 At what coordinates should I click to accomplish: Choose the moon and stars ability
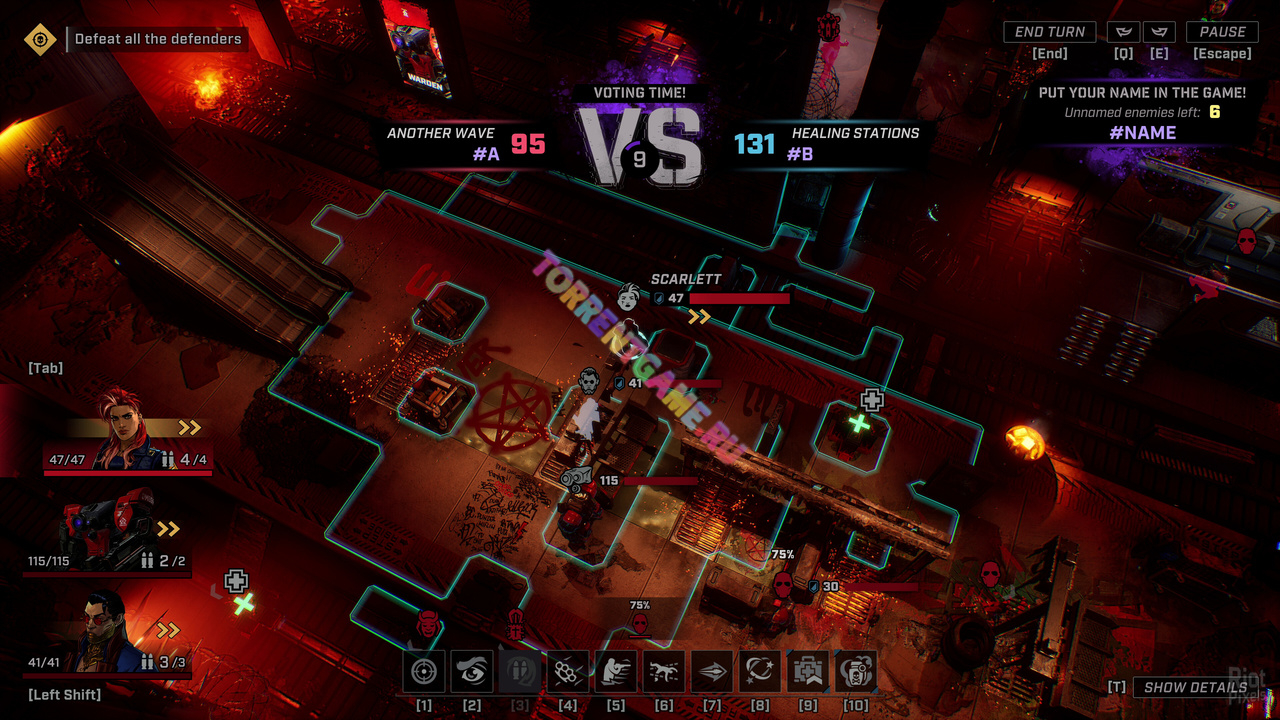(760, 672)
